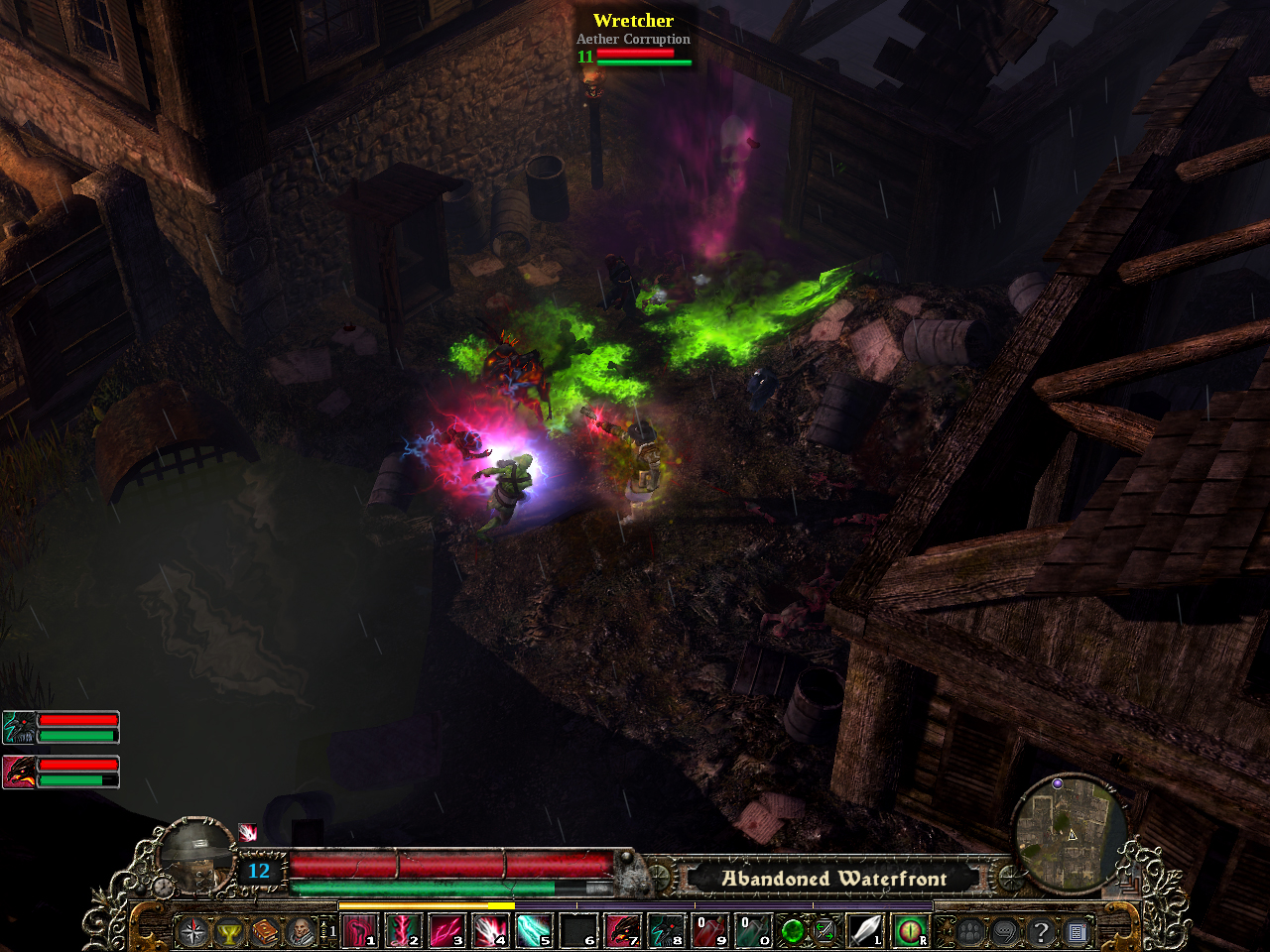The image size is (1270, 952).
Task: Toggle weapon set swap
Action: tap(823, 932)
